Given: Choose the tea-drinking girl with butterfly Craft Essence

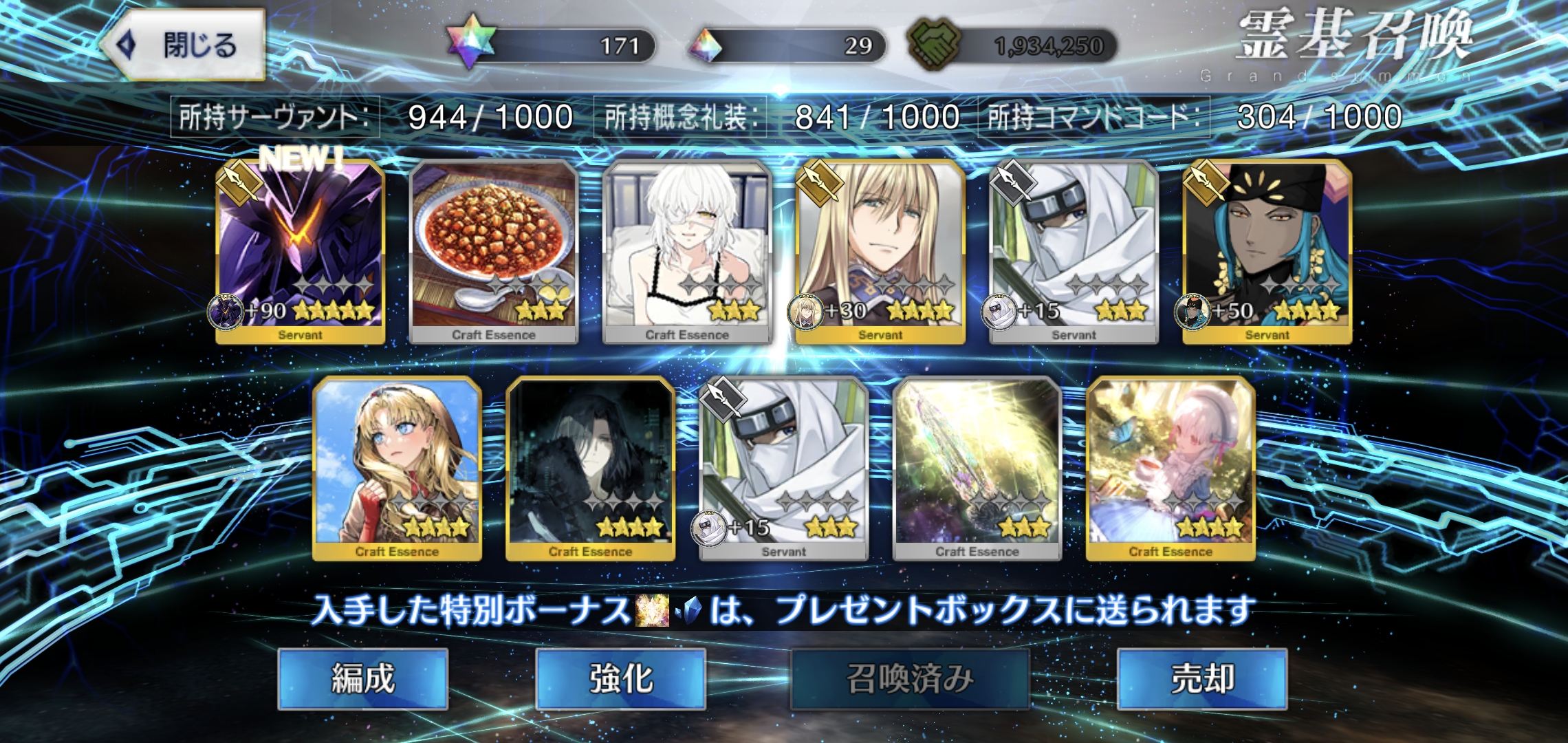Looking at the screenshot, I should tap(1170, 468).
